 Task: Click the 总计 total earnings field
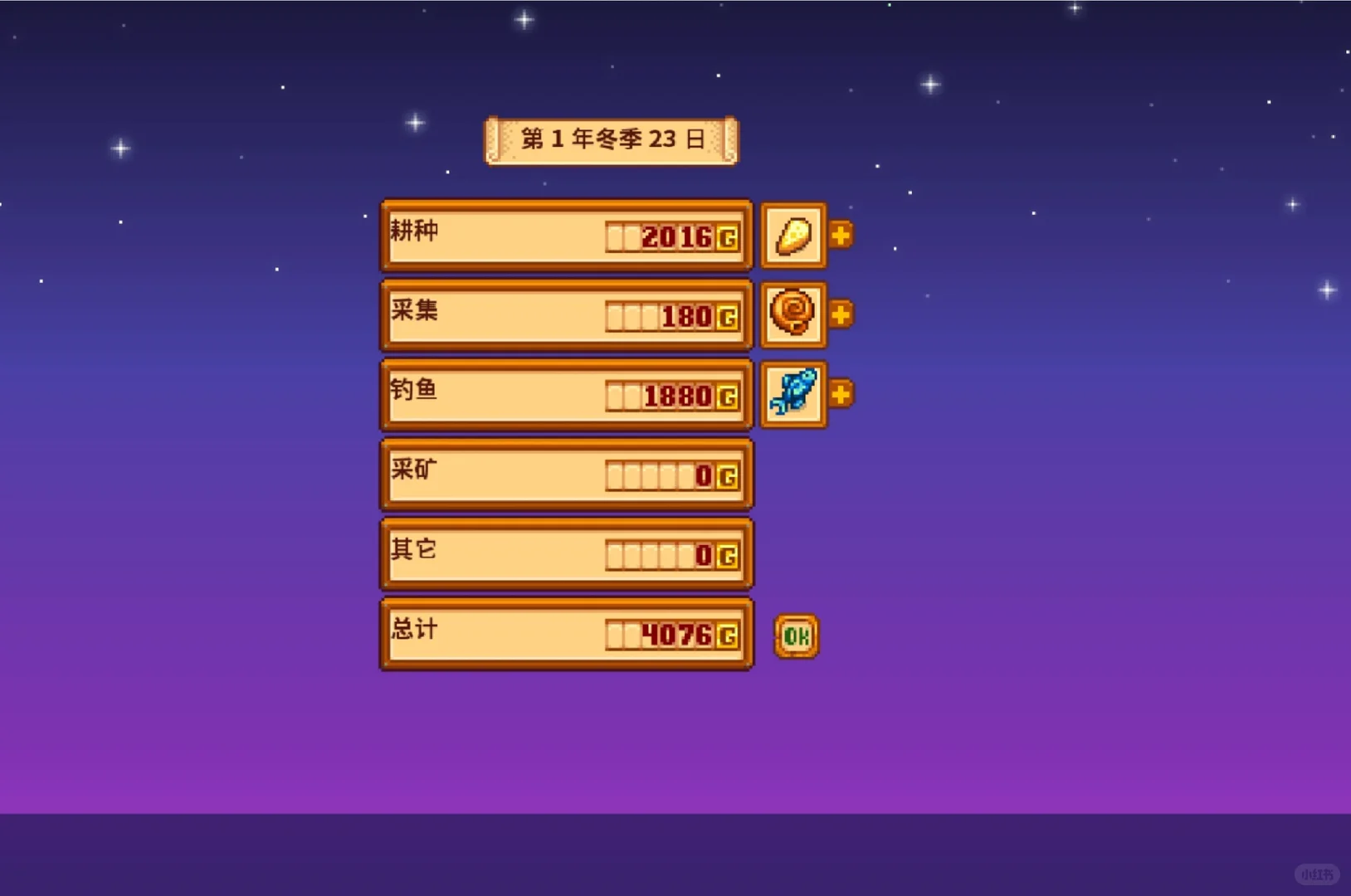tap(567, 633)
